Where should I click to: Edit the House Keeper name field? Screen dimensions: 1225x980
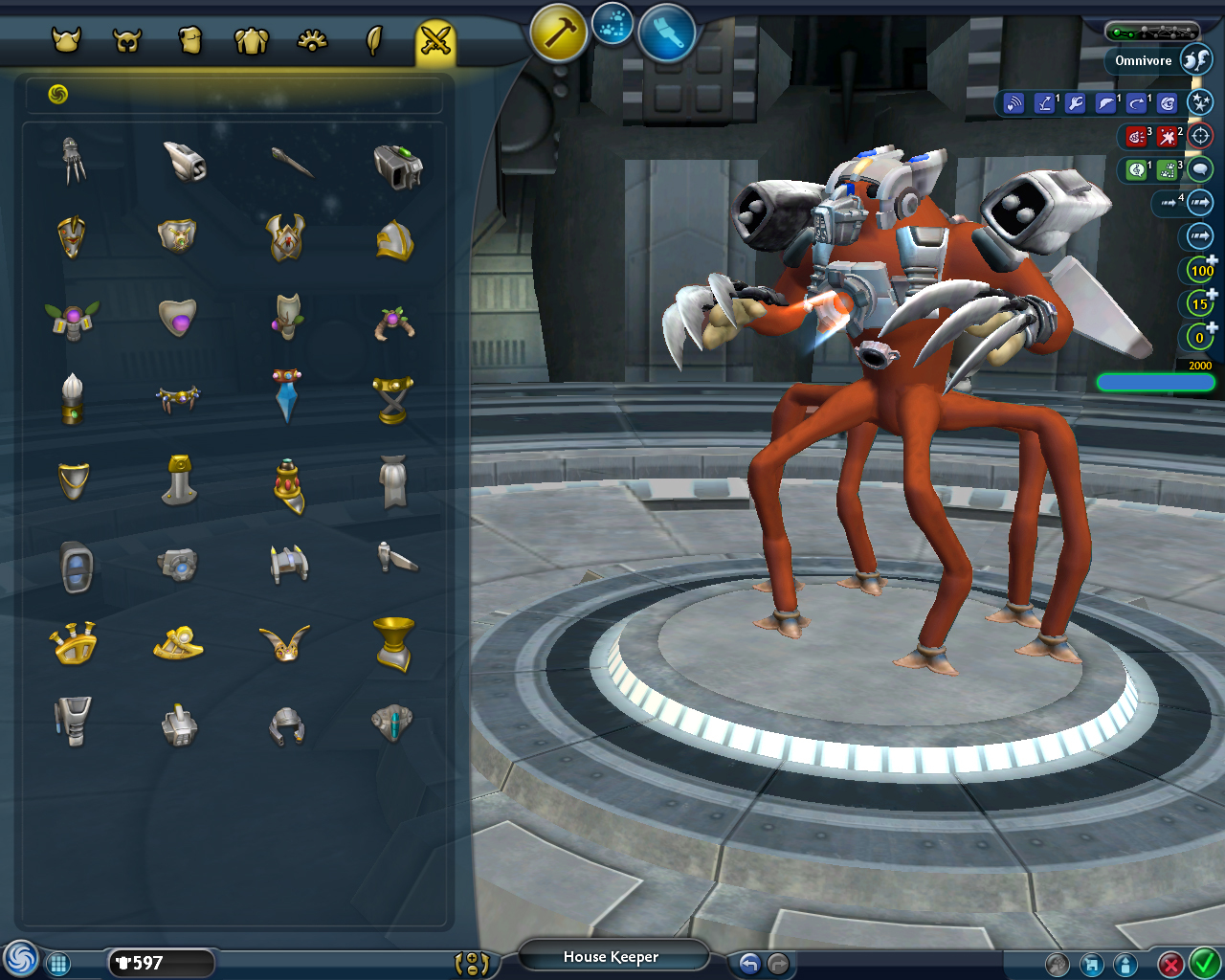click(x=612, y=957)
